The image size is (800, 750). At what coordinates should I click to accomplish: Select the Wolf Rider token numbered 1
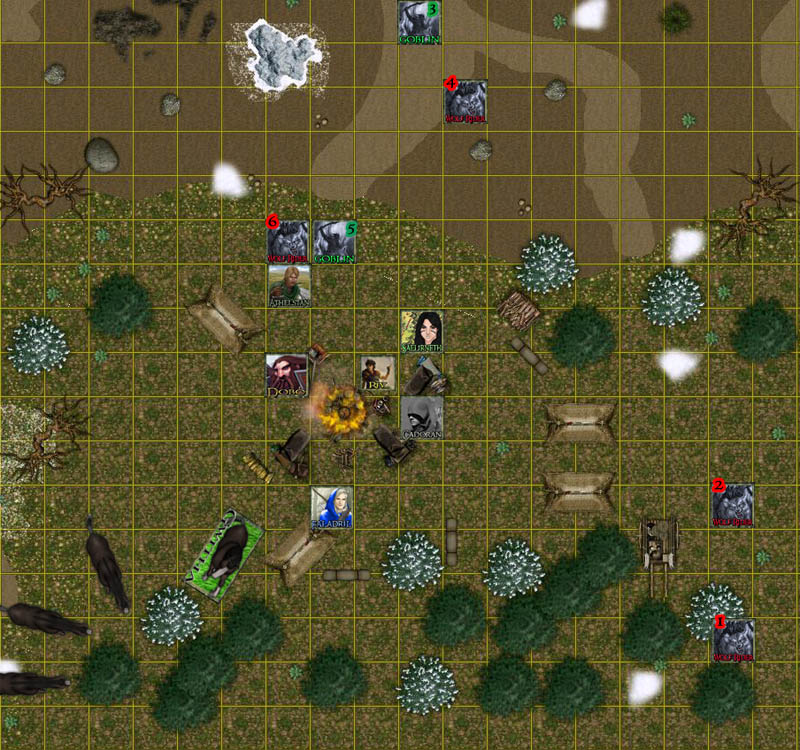tap(734, 639)
